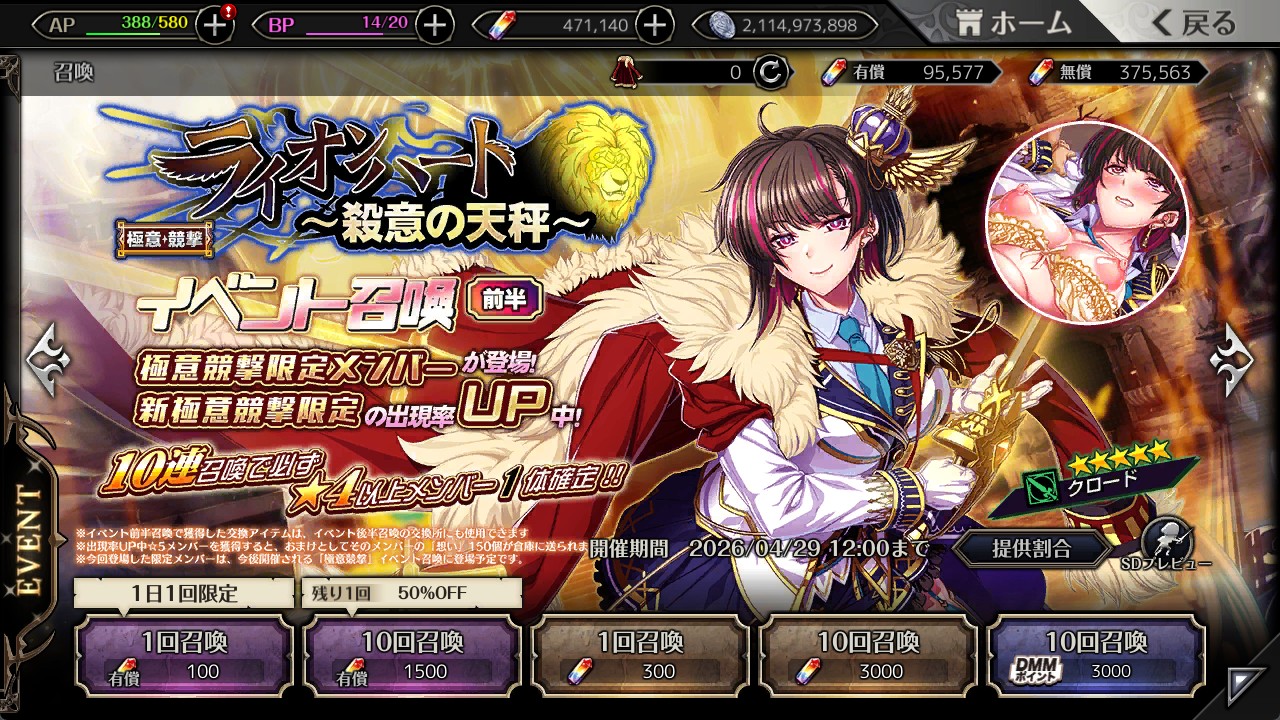Show the next summon banner
This screenshot has width=1280, height=720.
coord(1232,358)
